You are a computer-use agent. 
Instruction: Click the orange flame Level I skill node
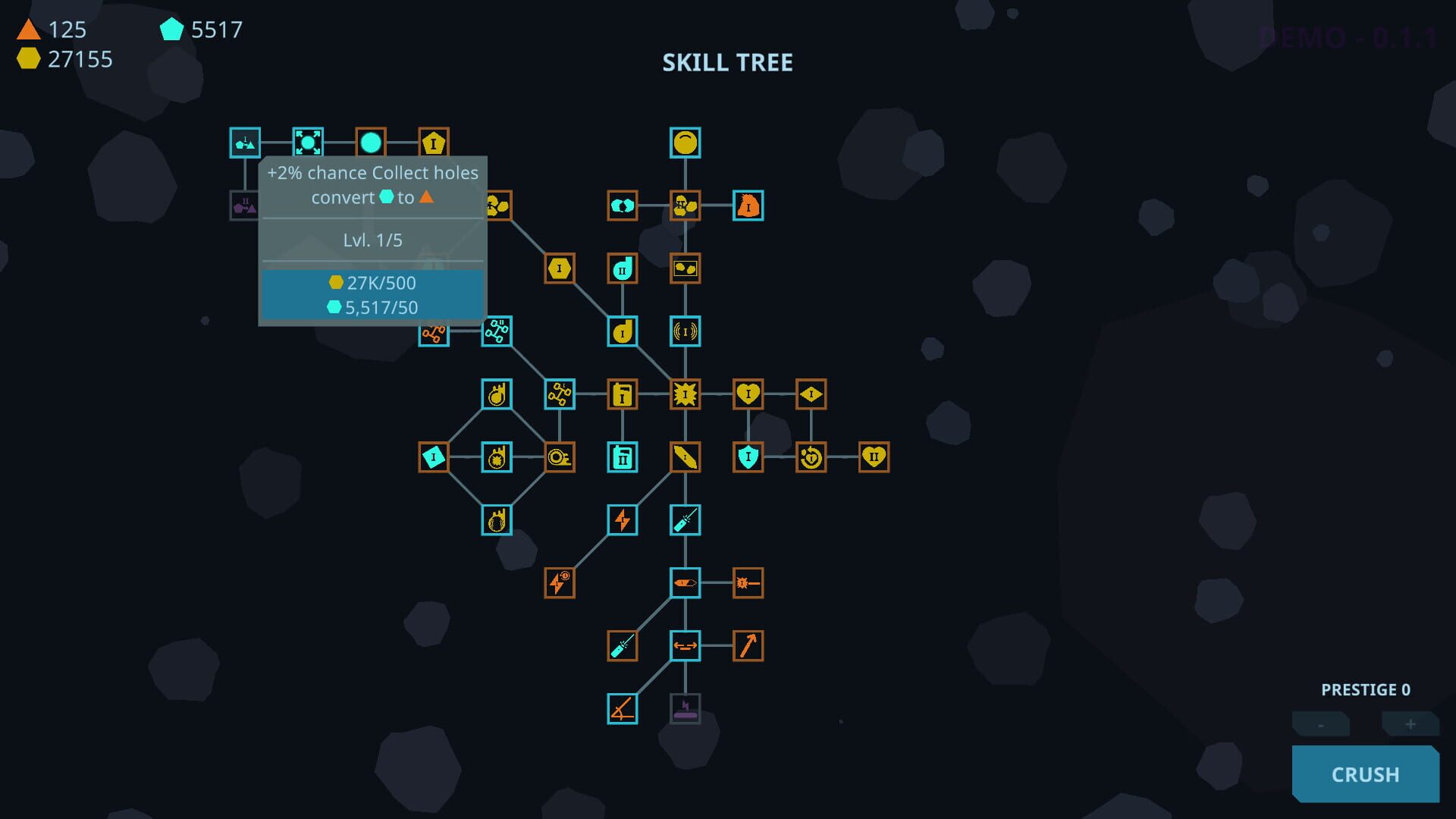click(748, 206)
